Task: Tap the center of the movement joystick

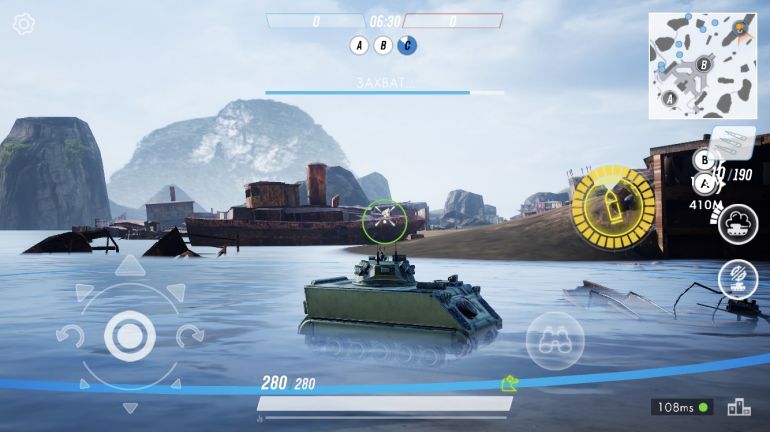Action: coord(129,336)
